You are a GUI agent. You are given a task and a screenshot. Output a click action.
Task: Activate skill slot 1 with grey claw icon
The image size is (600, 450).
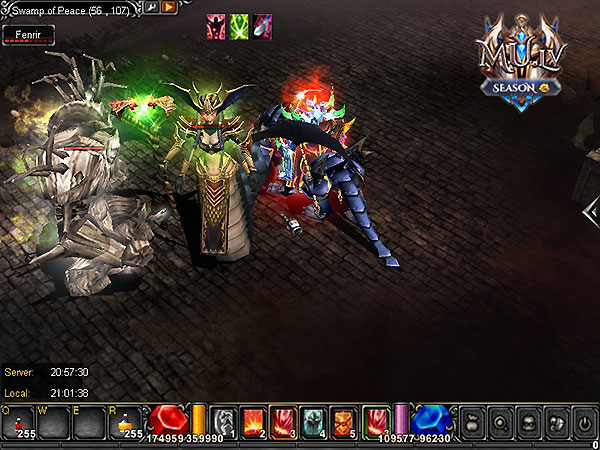[x=225, y=421]
